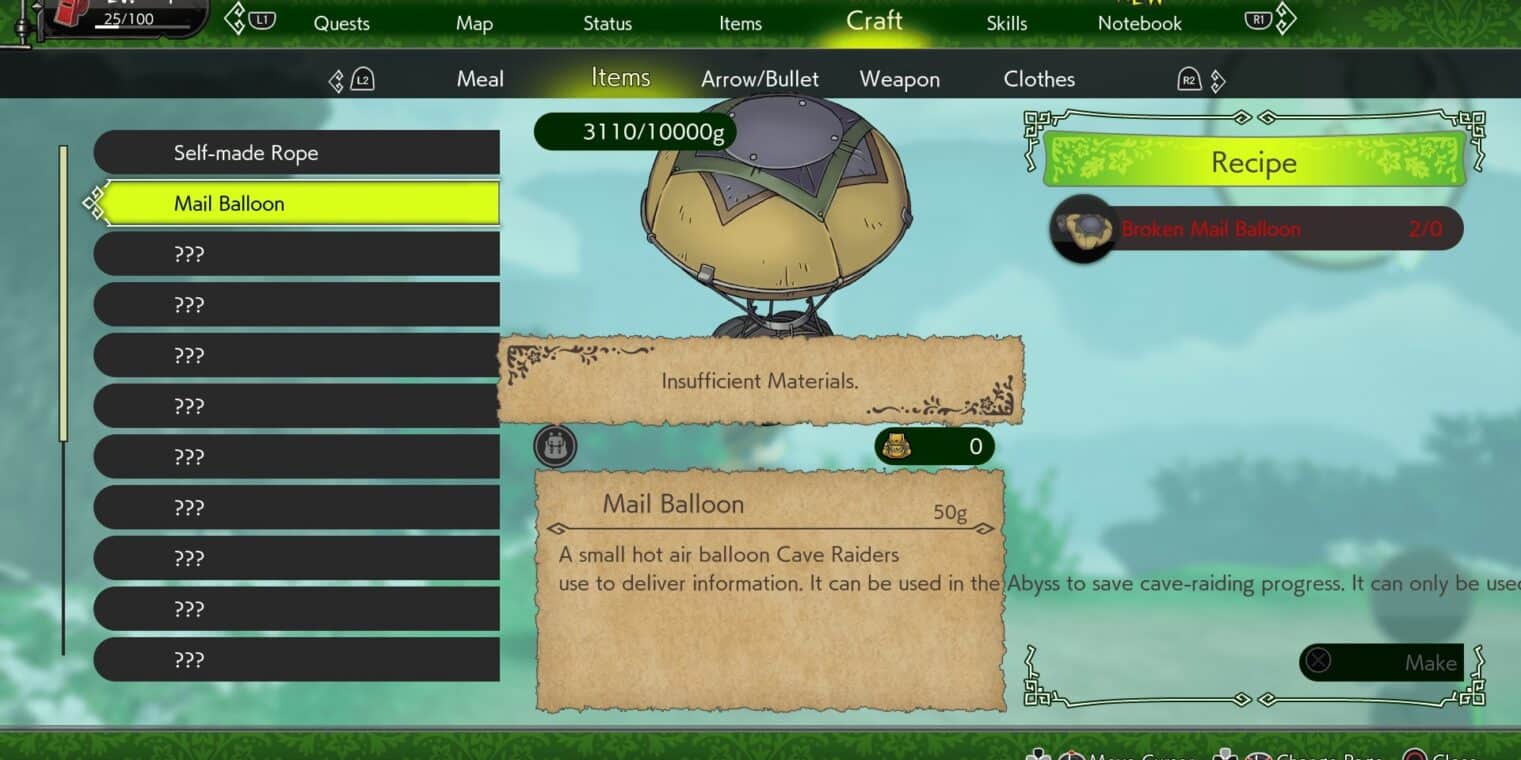Click the Make button
Image resolution: width=1521 pixels, height=760 pixels.
(1382, 662)
